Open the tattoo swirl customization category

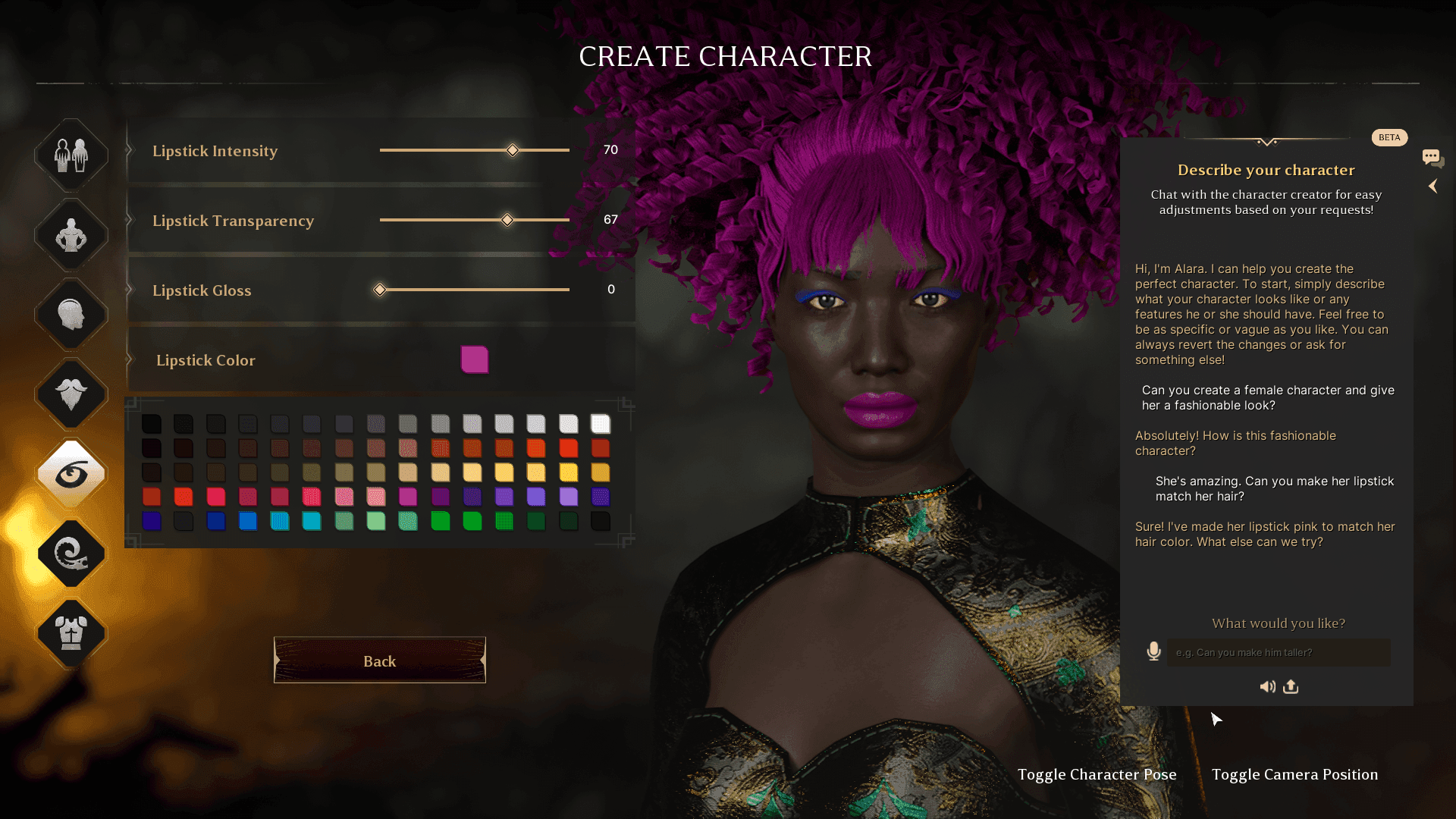click(71, 554)
